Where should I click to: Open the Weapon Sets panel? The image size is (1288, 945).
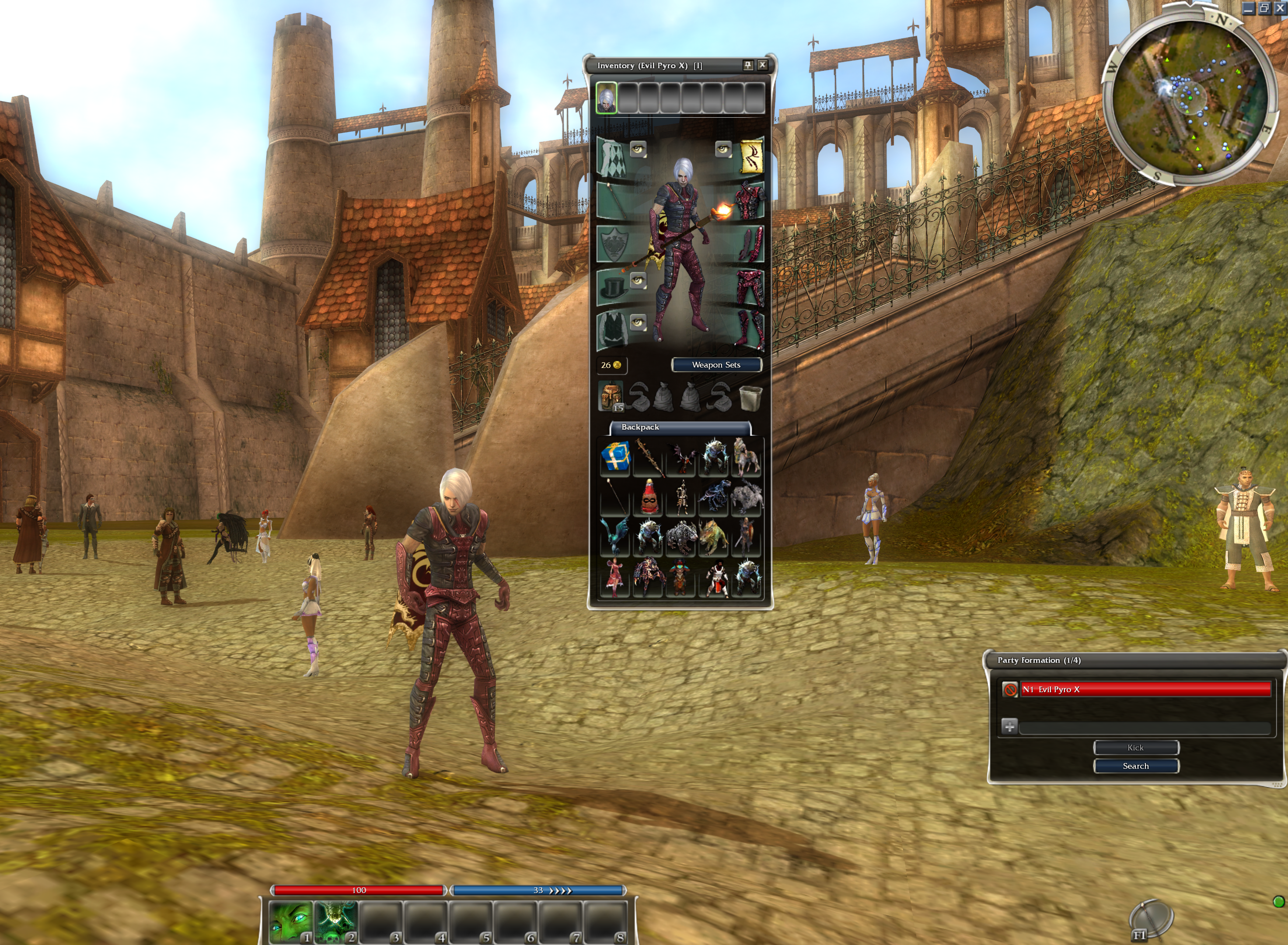(x=716, y=365)
